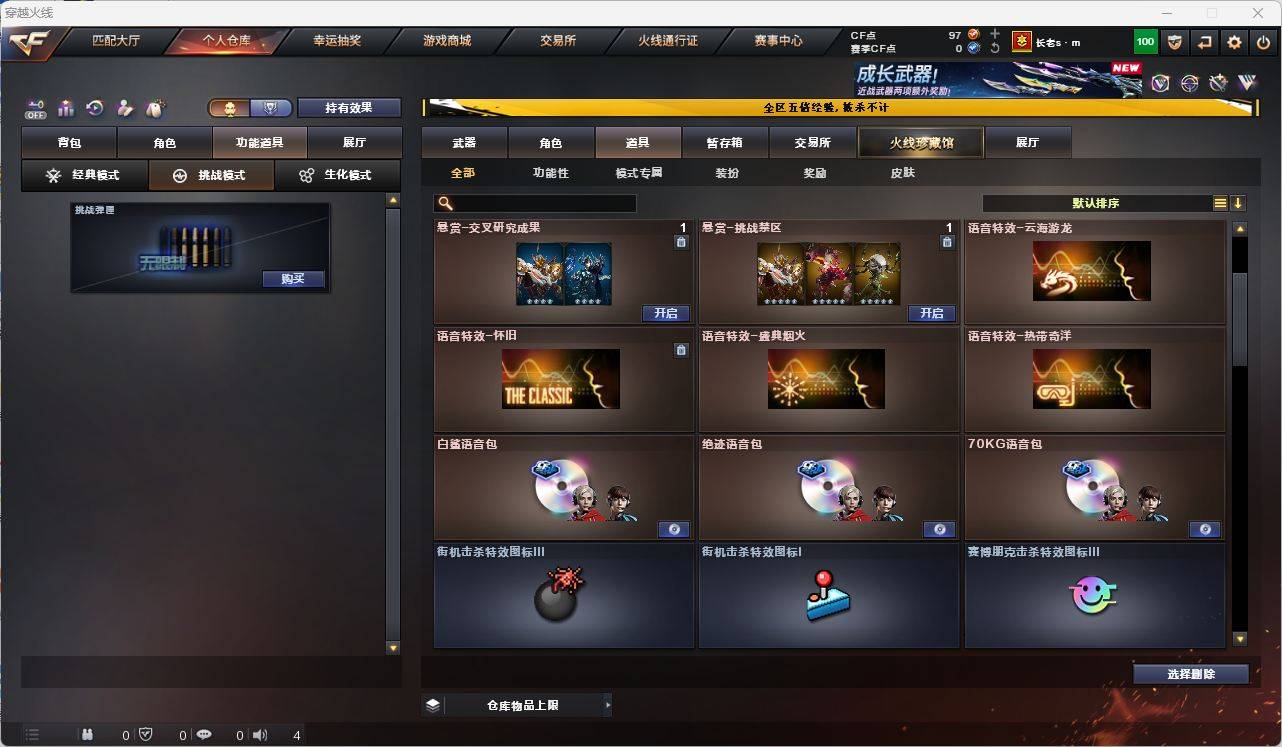Open the settings gear icon
The width and height of the screenshot is (1282, 747).
pos(1233,41)
